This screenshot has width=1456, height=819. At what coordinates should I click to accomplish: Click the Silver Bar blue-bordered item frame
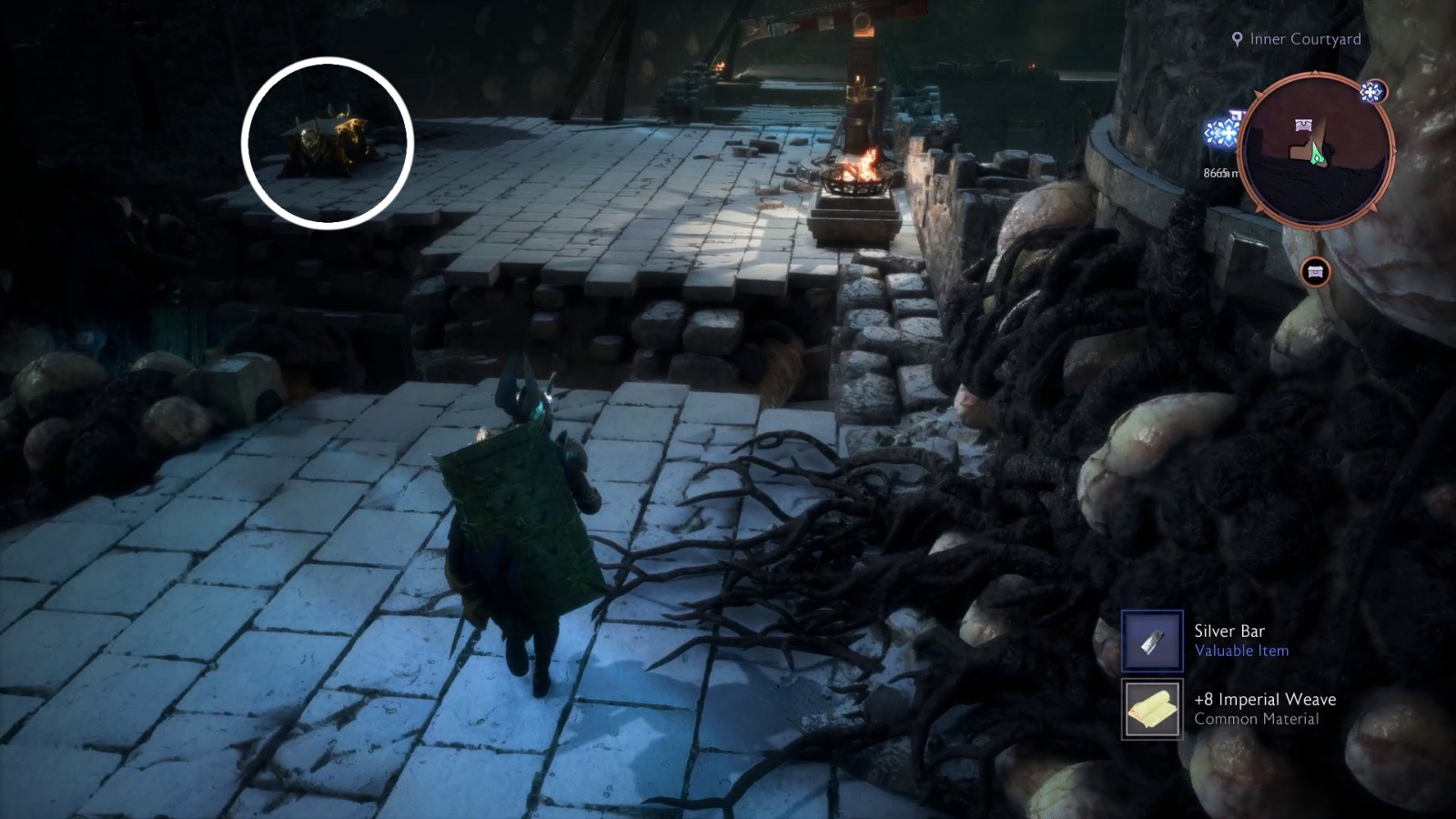pyautogui.click(x=1152, y=641)
